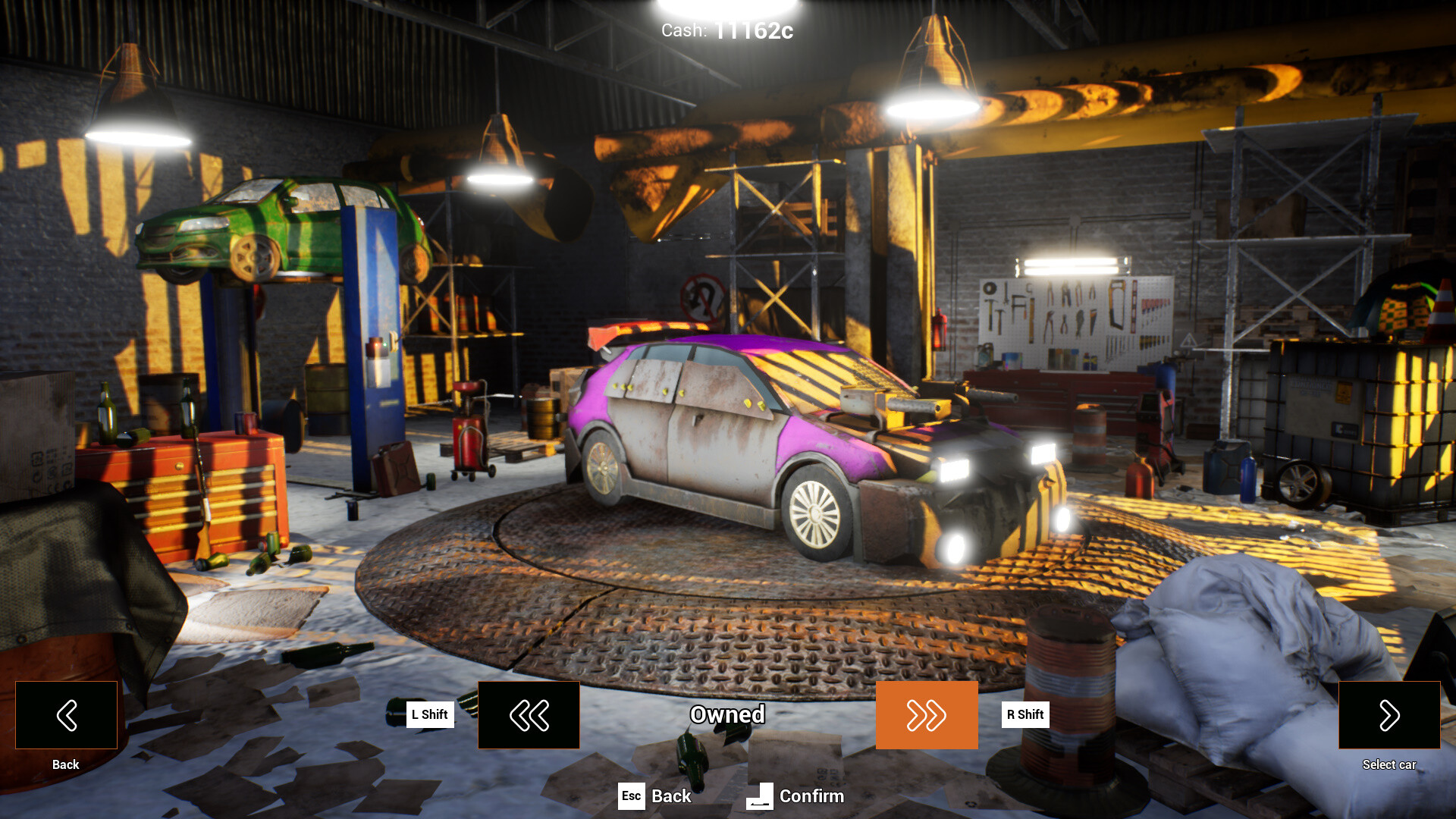
Task: Click the L Shift key indicator
Action: coord(429,714)
